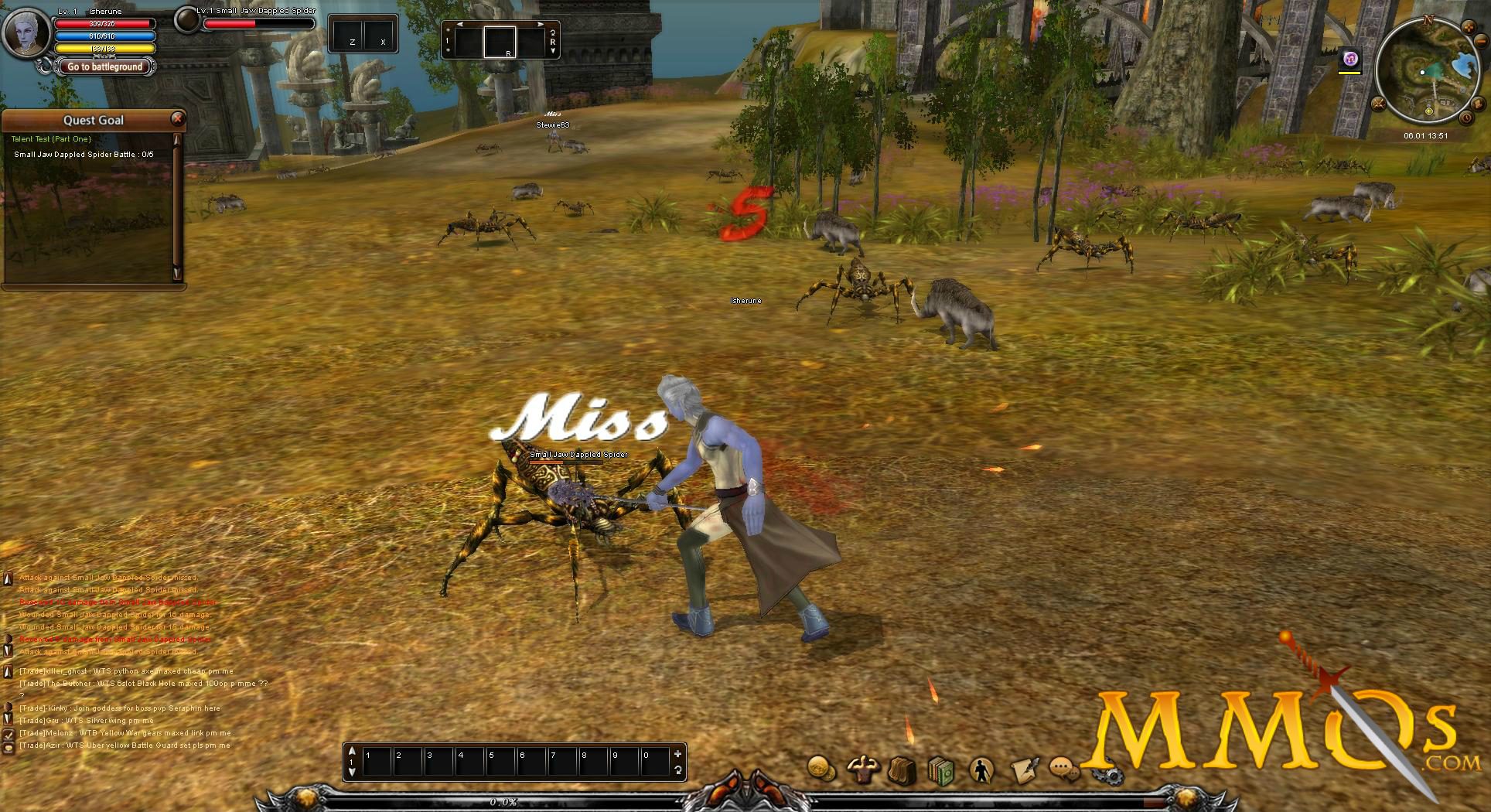
Task: Select the Talent Test (Part One) quest entry
Action: [x=51, y=139]
